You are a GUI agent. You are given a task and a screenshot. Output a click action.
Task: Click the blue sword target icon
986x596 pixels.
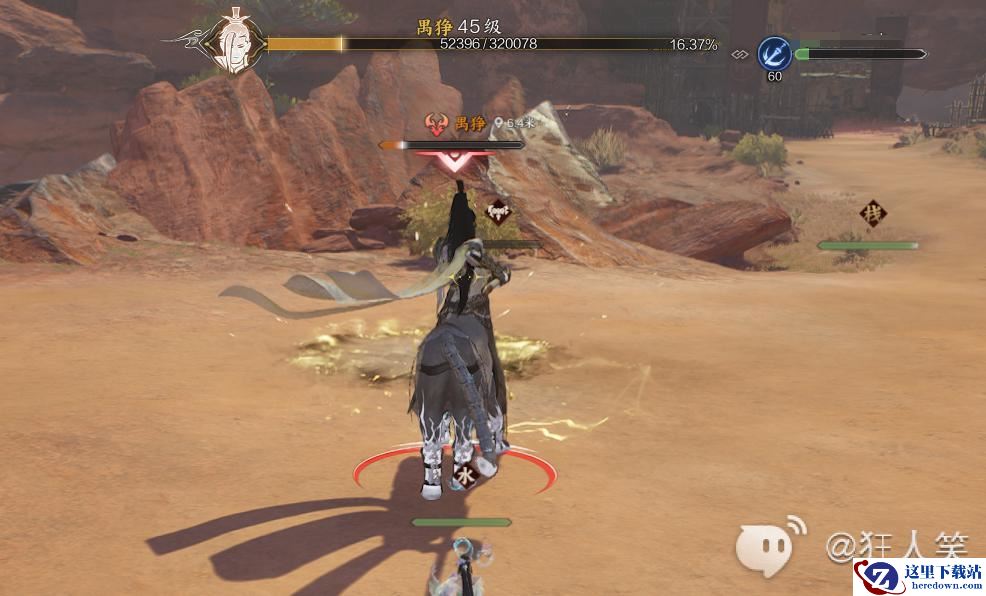(x=774, y=53)
